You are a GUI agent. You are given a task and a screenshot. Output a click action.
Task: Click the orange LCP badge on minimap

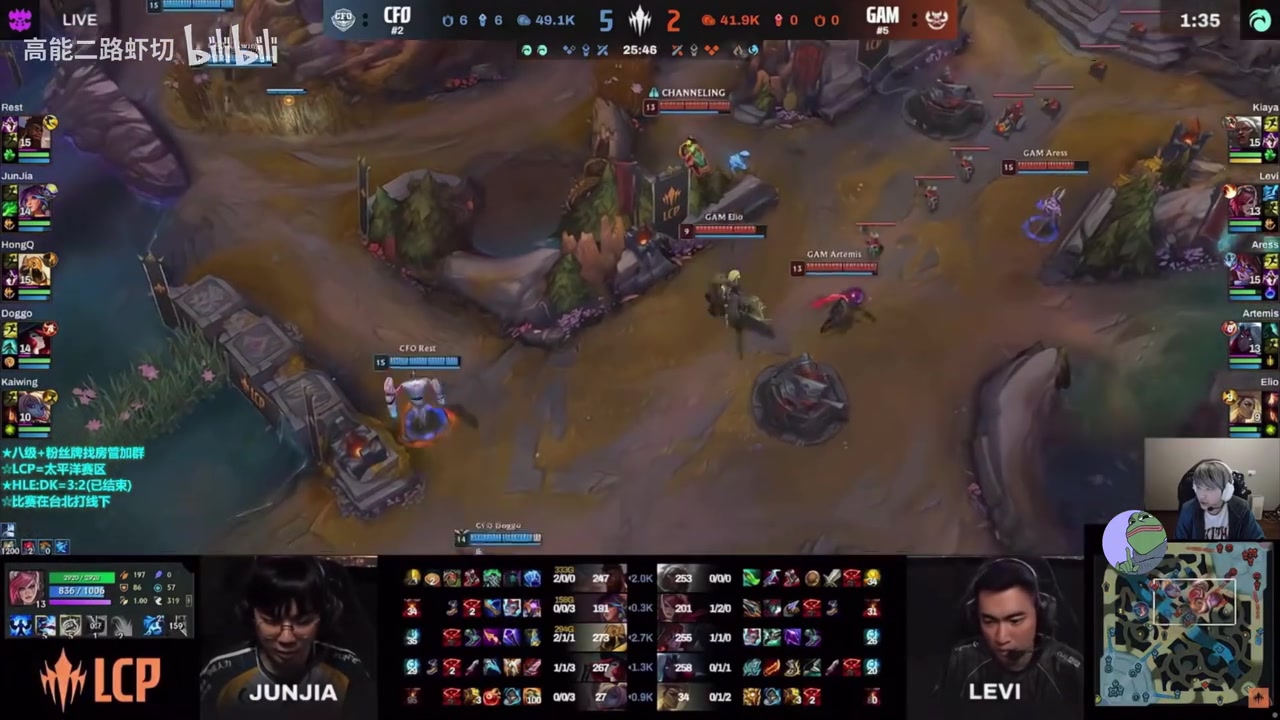coord(1258,697)
